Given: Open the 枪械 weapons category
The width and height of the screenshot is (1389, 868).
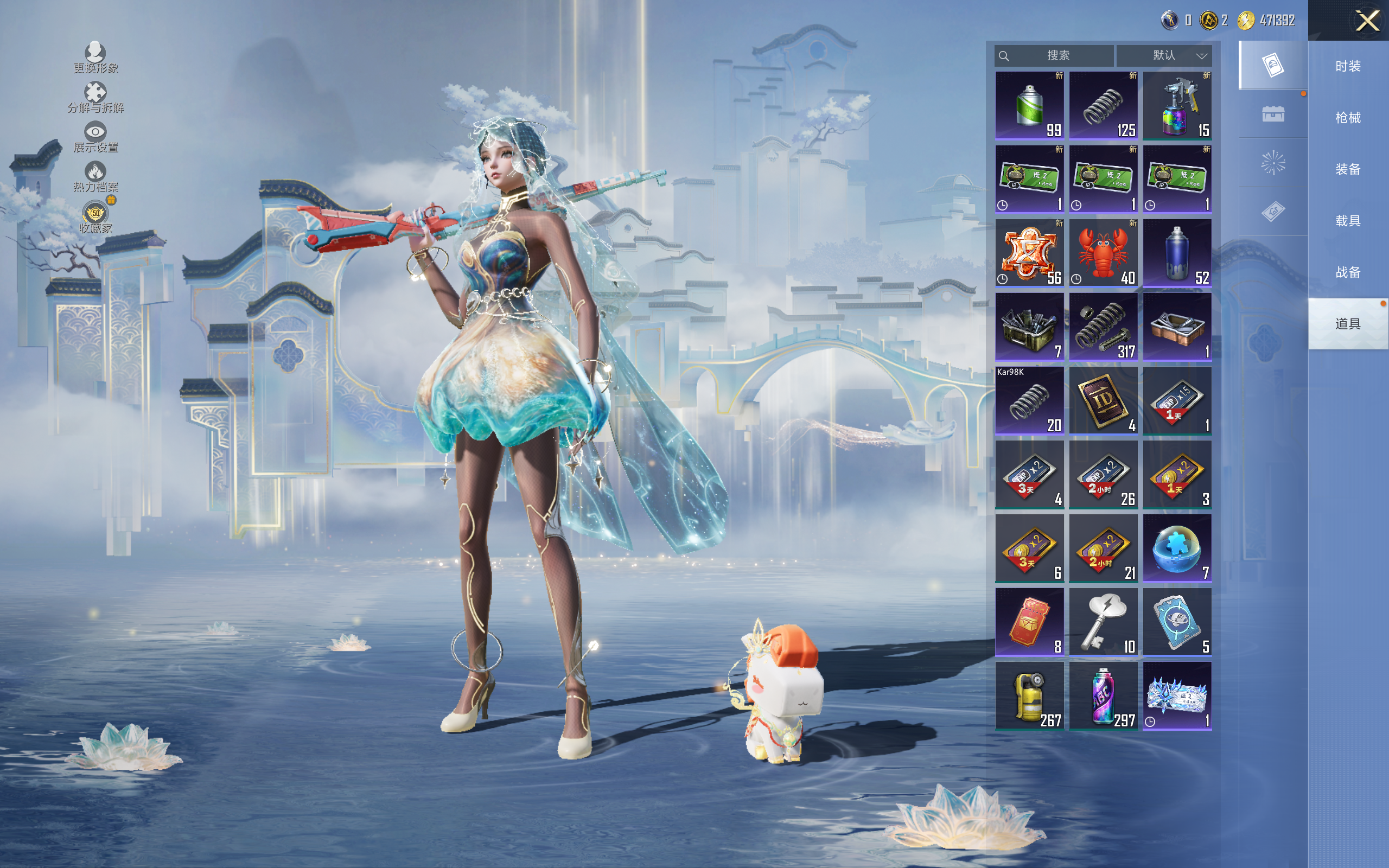Looking at the screenshot, I should [1348, 118].
